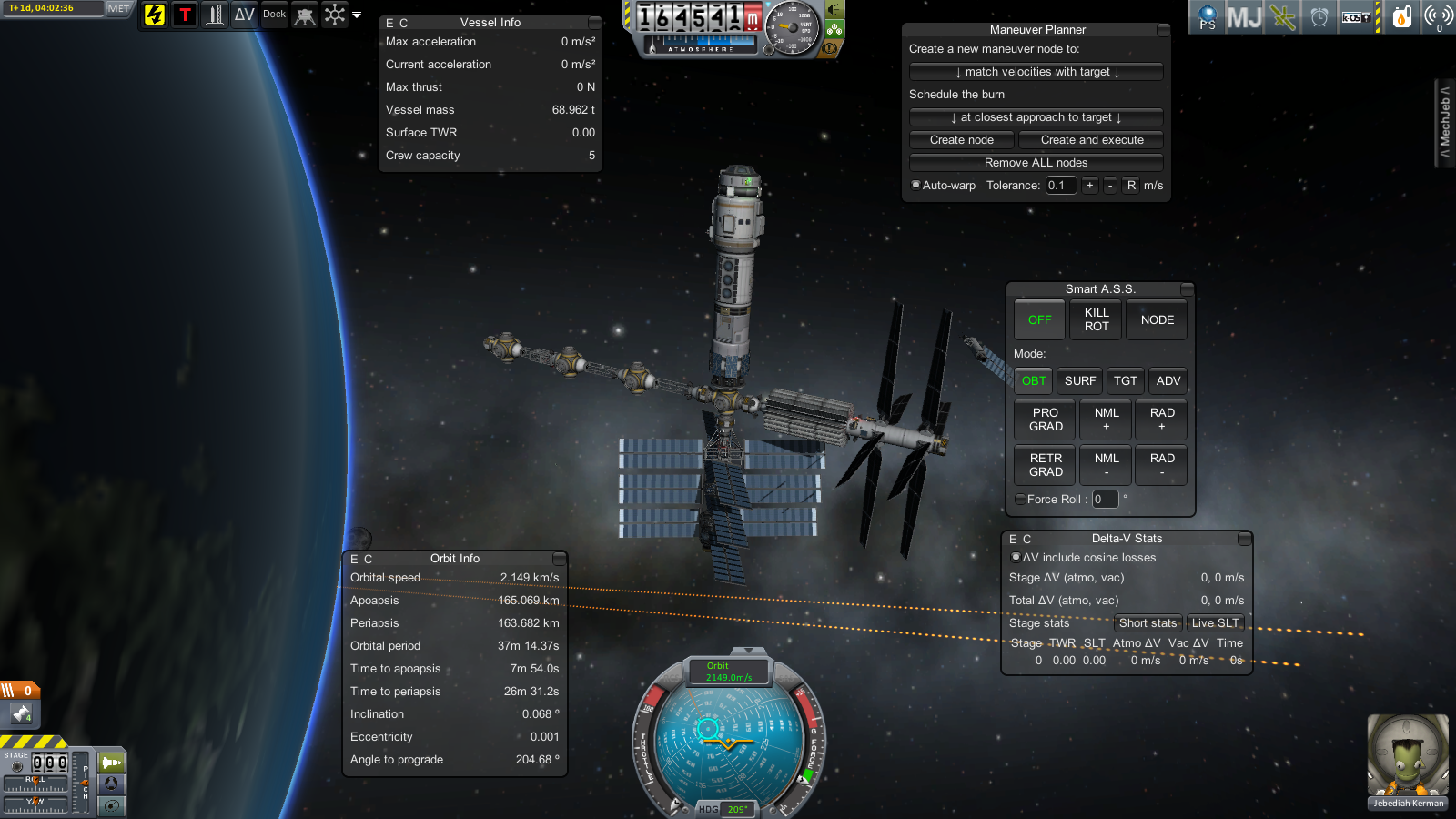Turn Smart A.S.S. OFF
The height and width of the screenshot is (819, 1456).
[x=1039, y=320]
